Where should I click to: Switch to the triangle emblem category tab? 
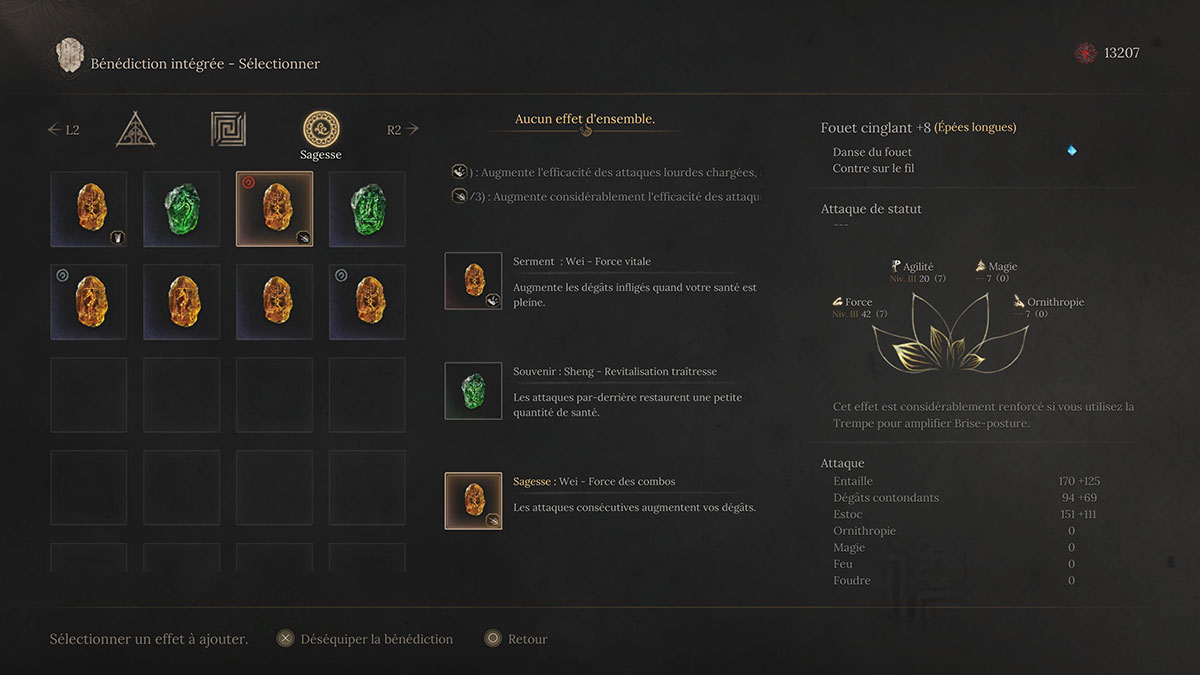pos(135,129)
